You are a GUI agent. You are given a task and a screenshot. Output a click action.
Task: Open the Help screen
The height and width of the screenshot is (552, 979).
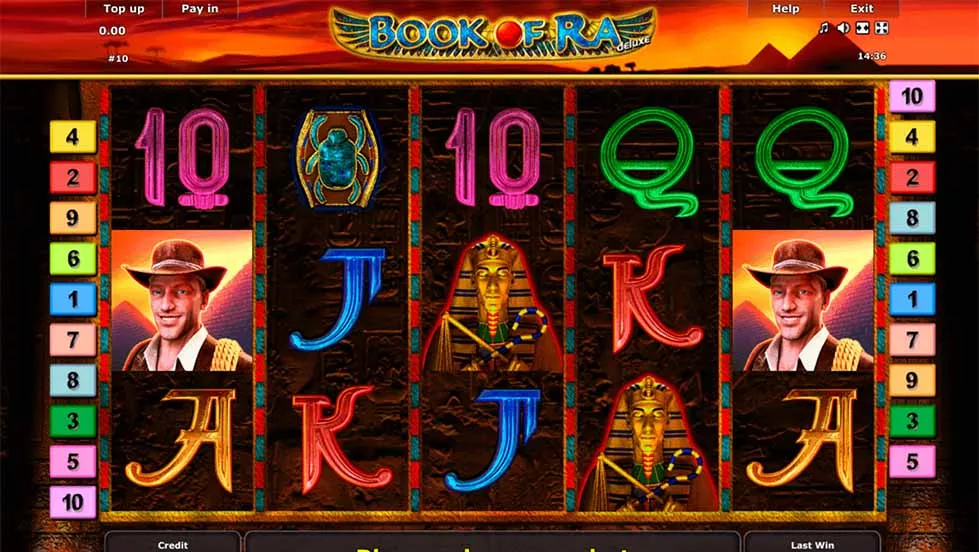[786, 9]
